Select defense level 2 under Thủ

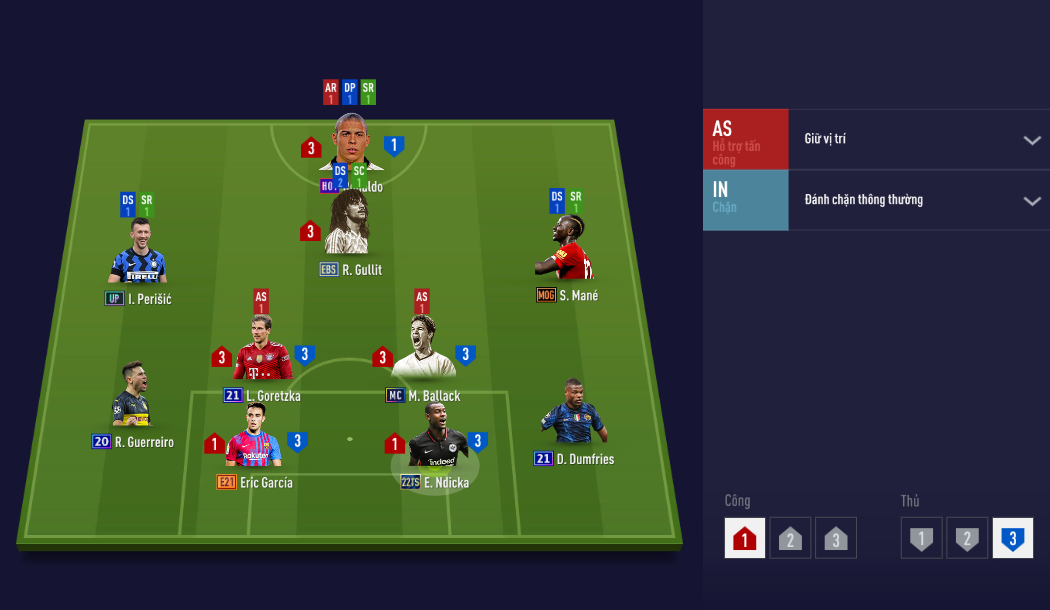coord(967,538)
